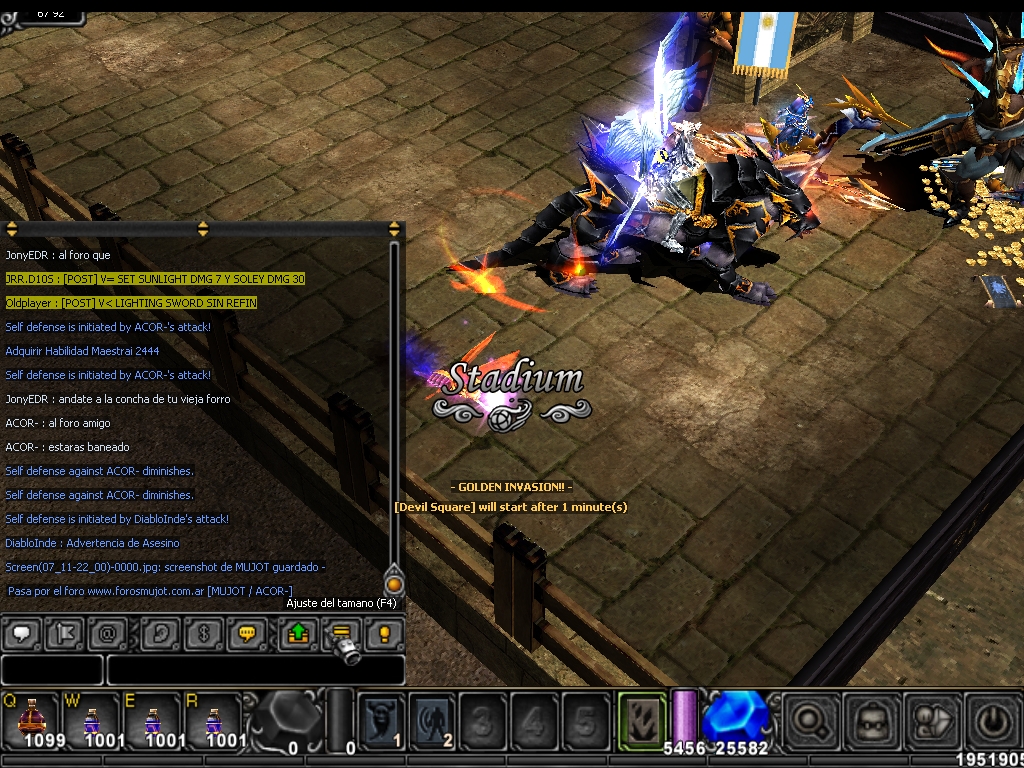1024x768 pixels.
Task: Select the green-framed active skill icon
Action: click(x=642, y=718)
